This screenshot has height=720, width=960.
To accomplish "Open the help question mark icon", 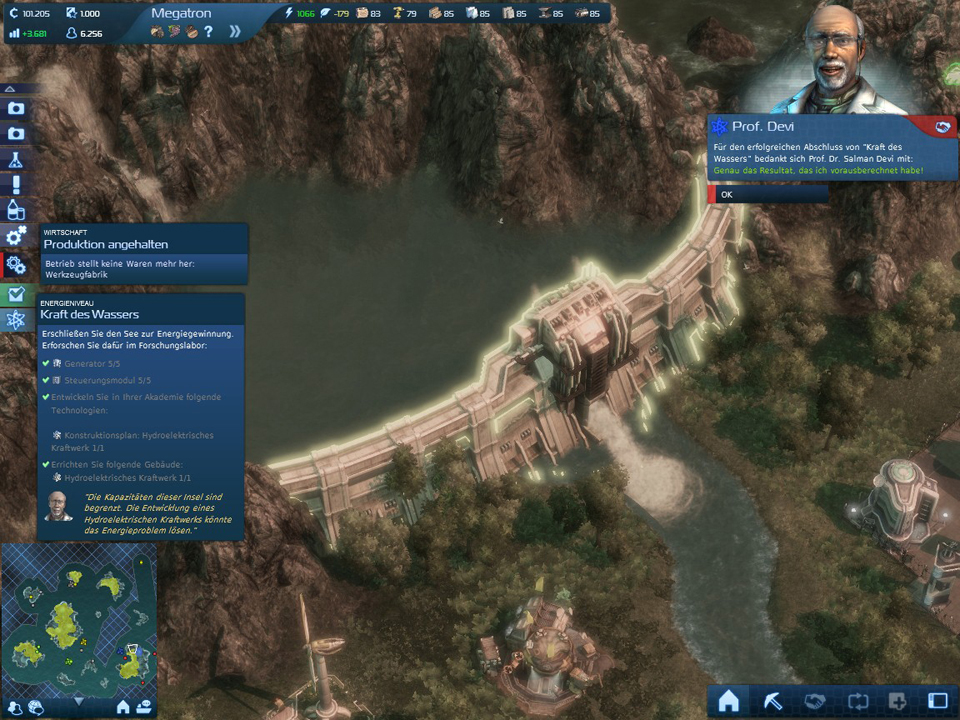I will coord(208,32).
